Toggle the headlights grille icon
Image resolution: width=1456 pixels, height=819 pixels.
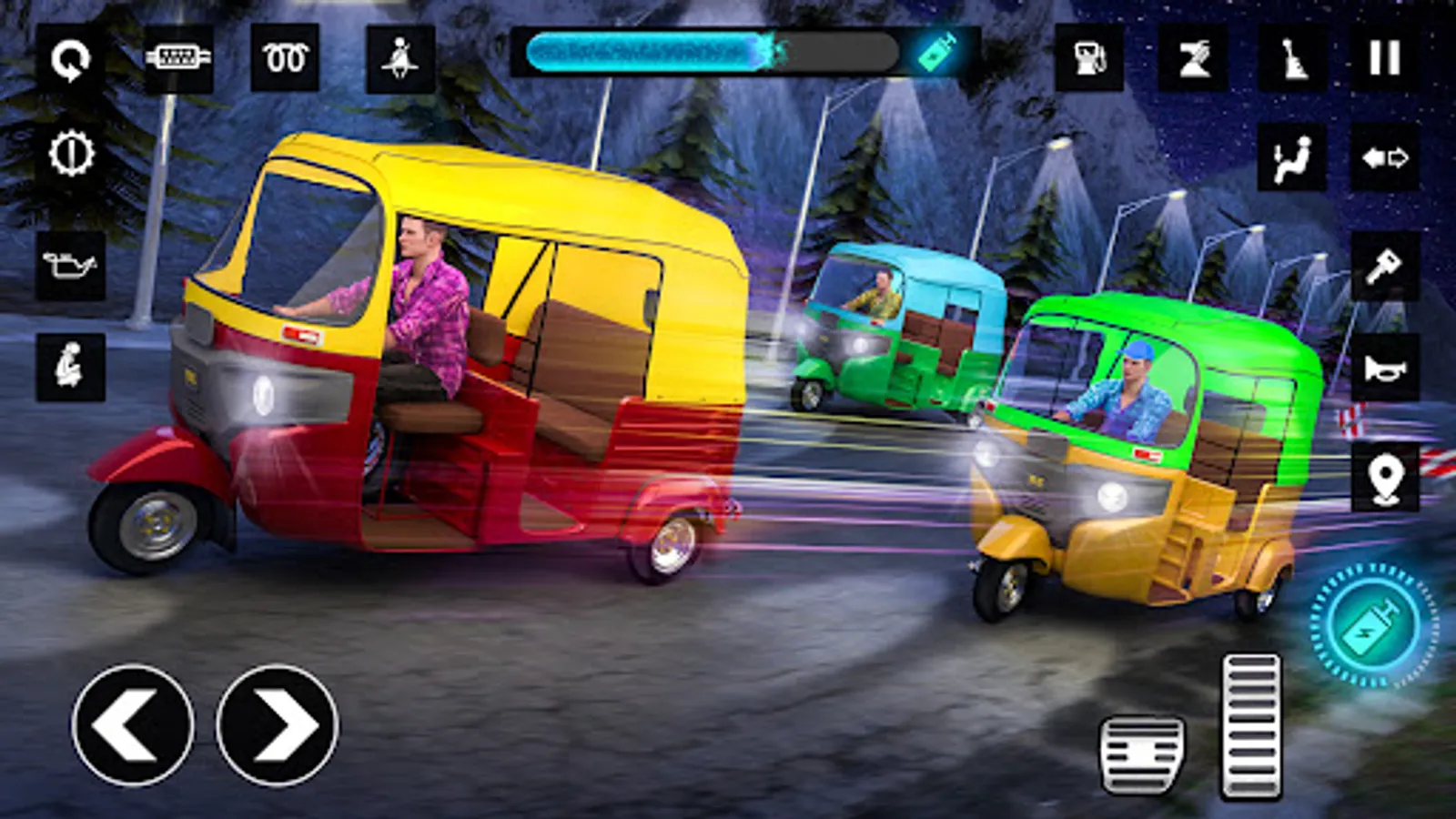178,58
